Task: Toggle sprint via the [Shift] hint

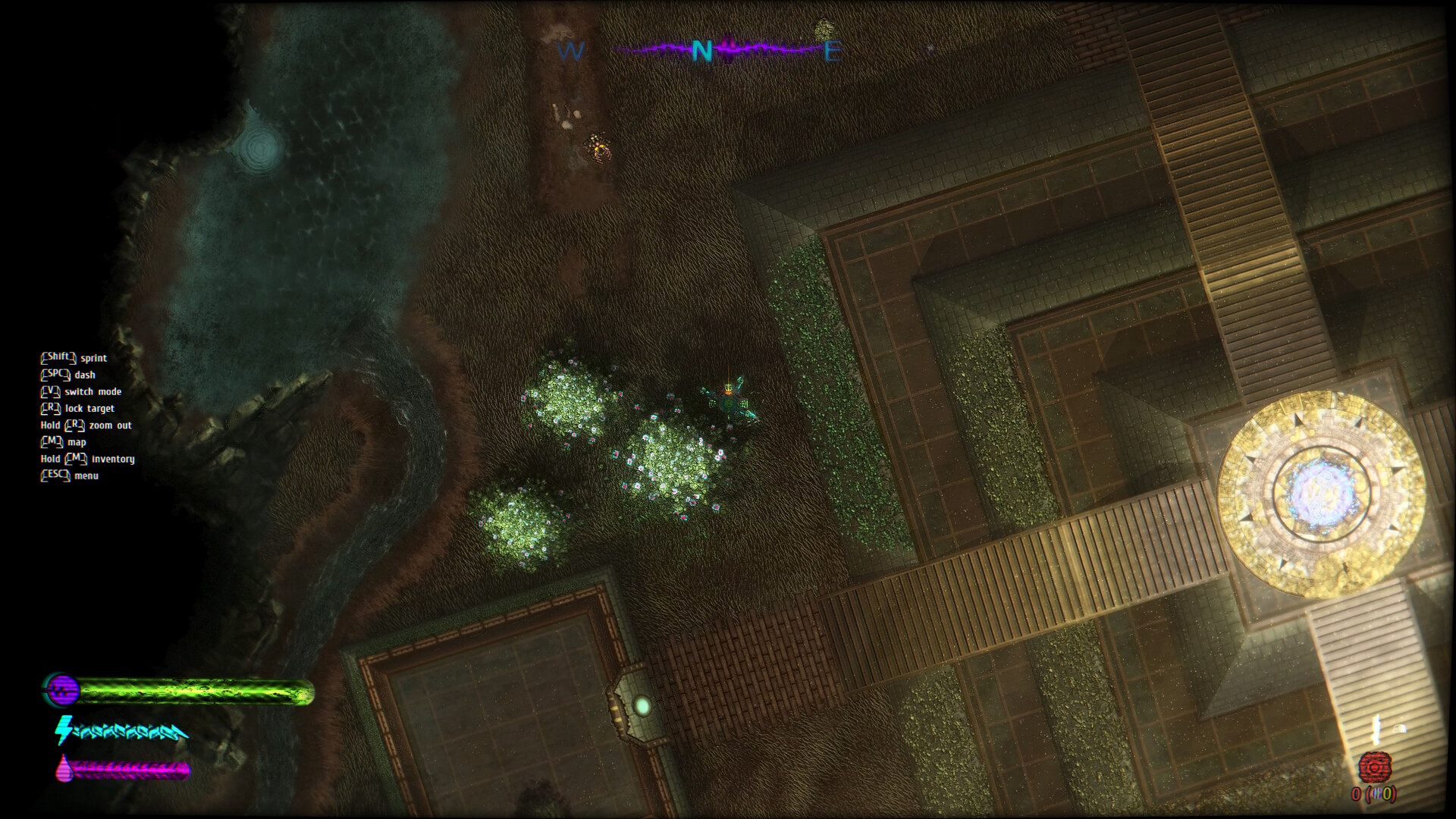Action: (x=57, y=358)
